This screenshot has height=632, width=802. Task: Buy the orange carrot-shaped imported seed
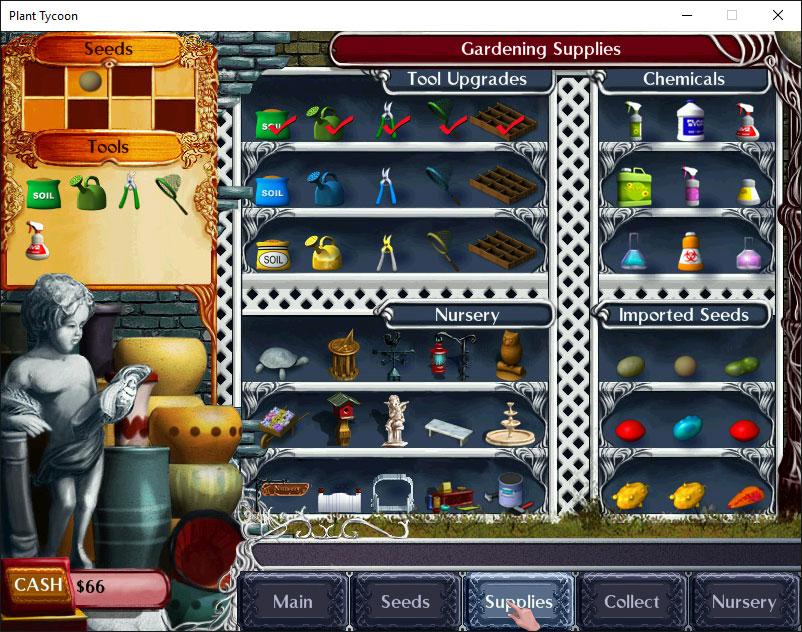pos(744,495)
